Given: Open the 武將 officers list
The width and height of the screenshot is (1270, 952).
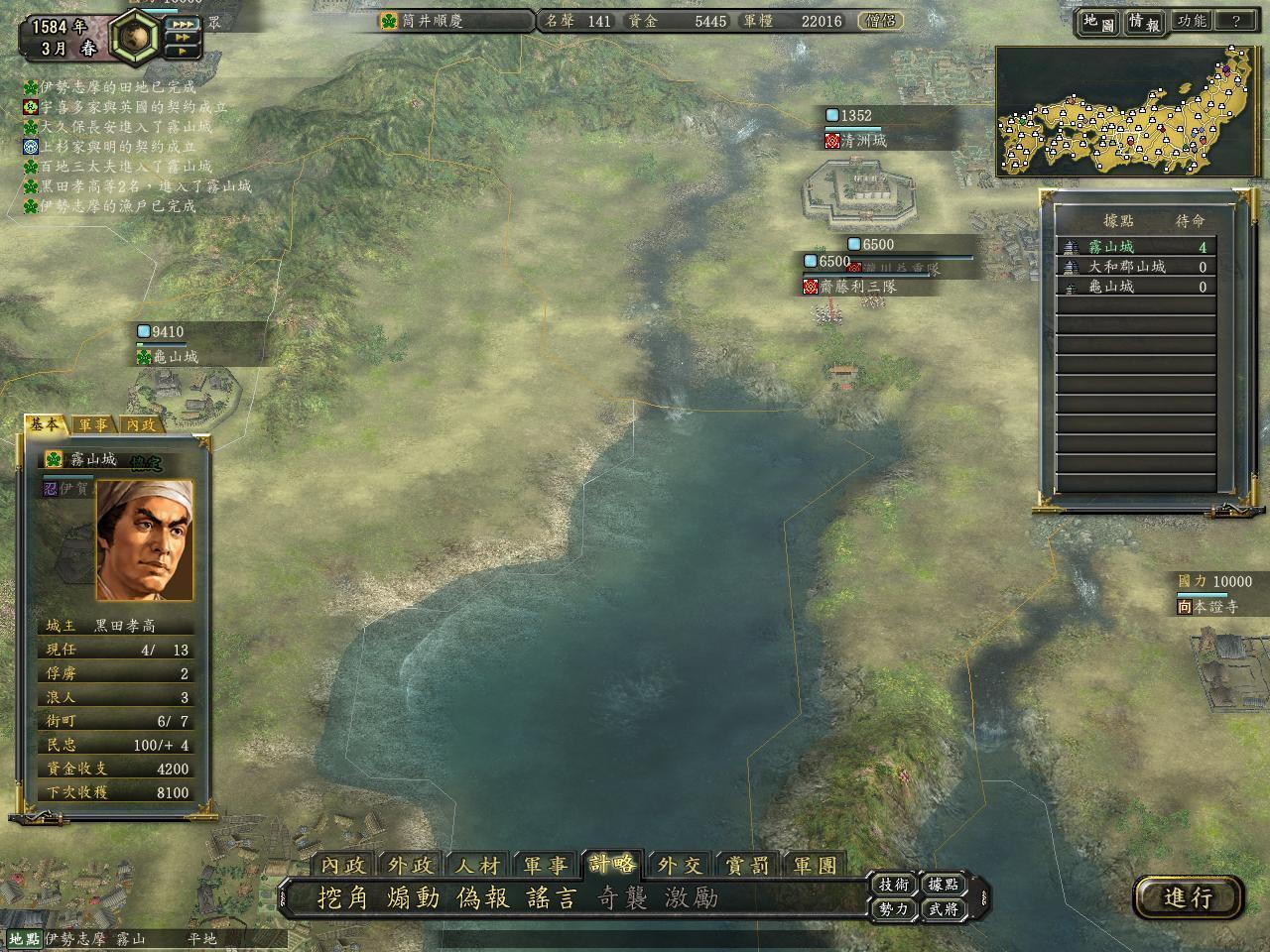Looking at the screenshot, I should pos(943,908).
